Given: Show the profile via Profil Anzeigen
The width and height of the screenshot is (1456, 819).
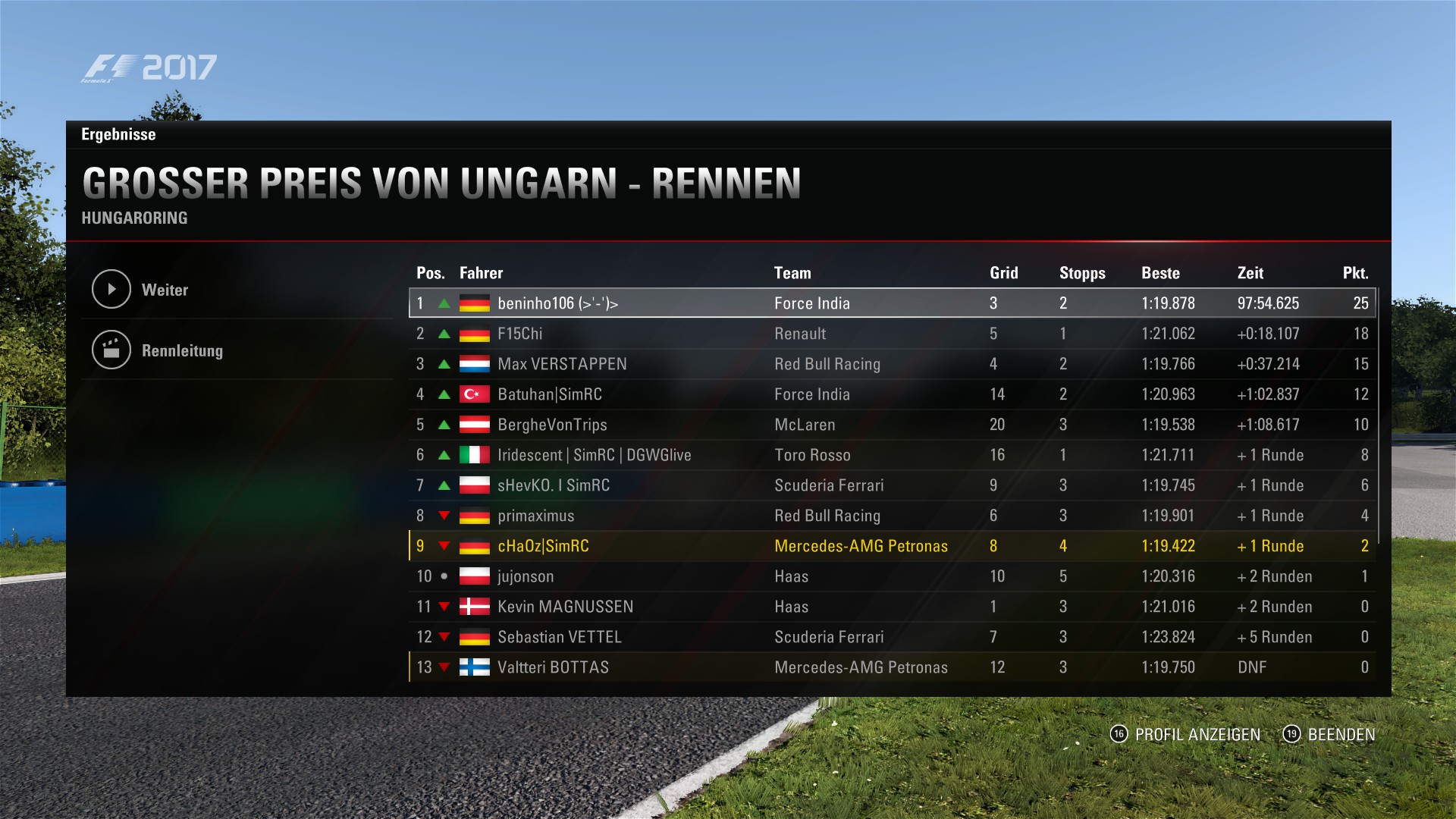Looking at the screenshot, I should tap(1186, 734).
